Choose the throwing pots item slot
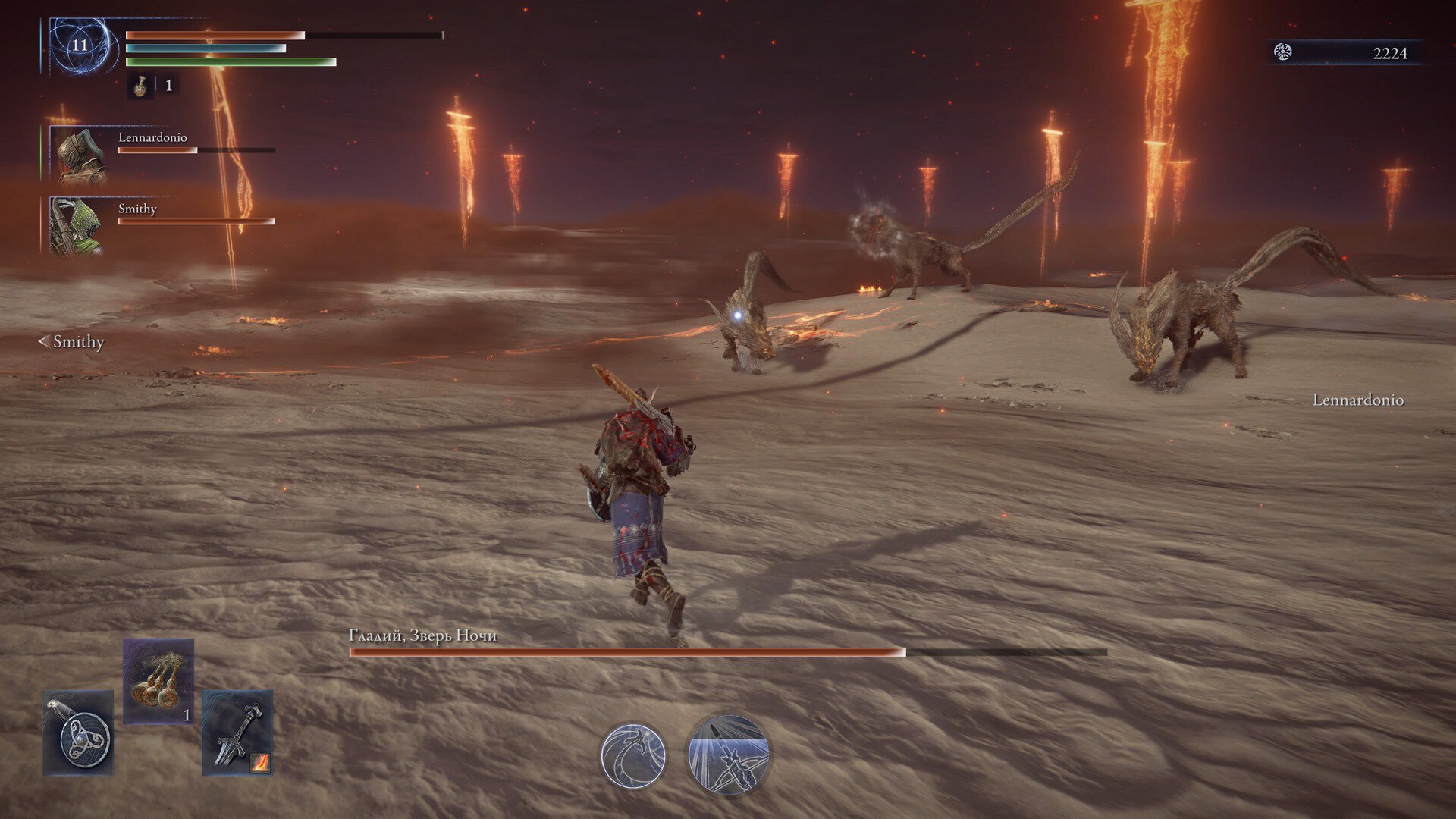The height and width of the screenshot is (819, 1456). (158, 681)
